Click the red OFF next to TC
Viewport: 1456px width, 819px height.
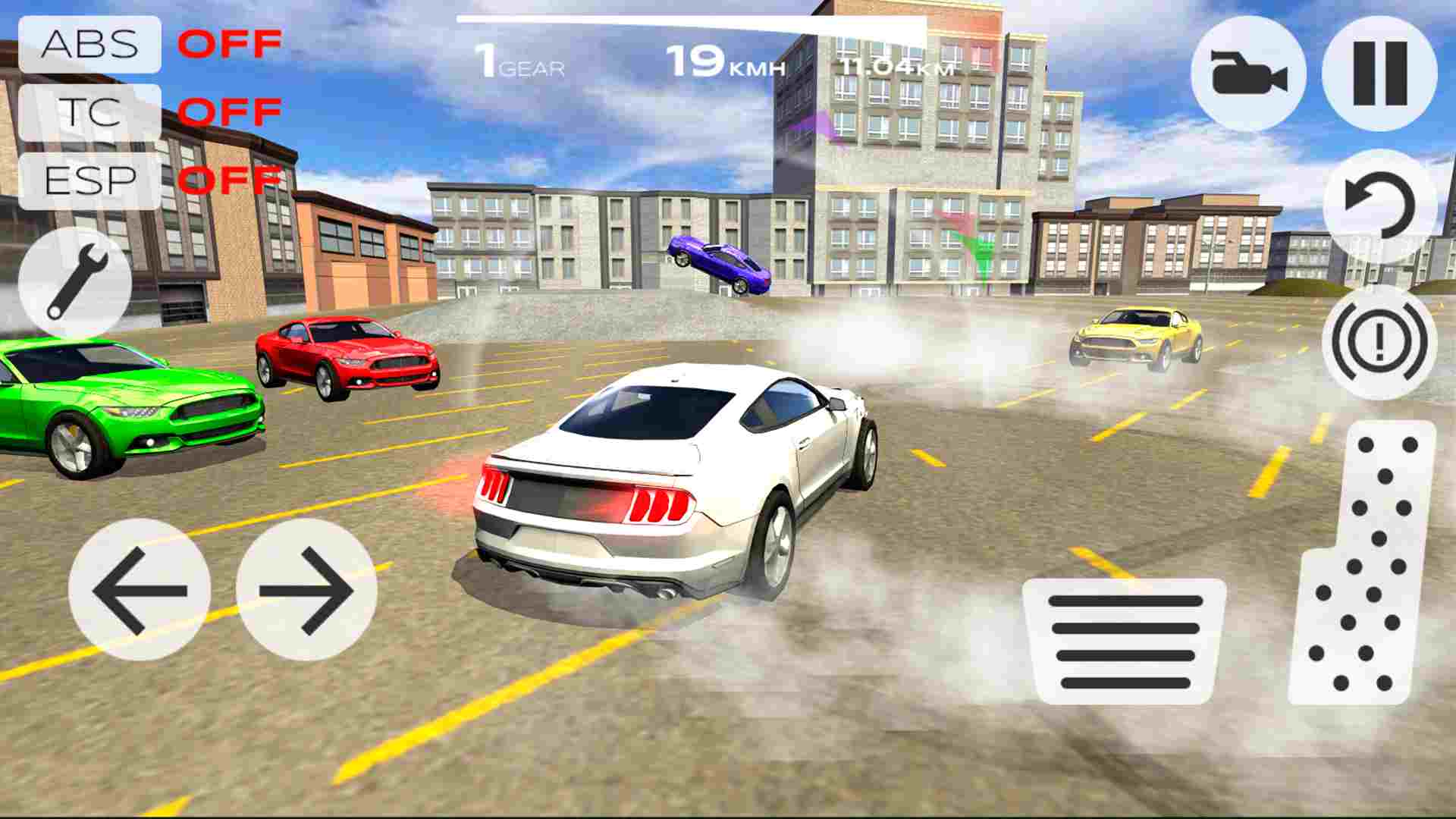coord(231,112)
